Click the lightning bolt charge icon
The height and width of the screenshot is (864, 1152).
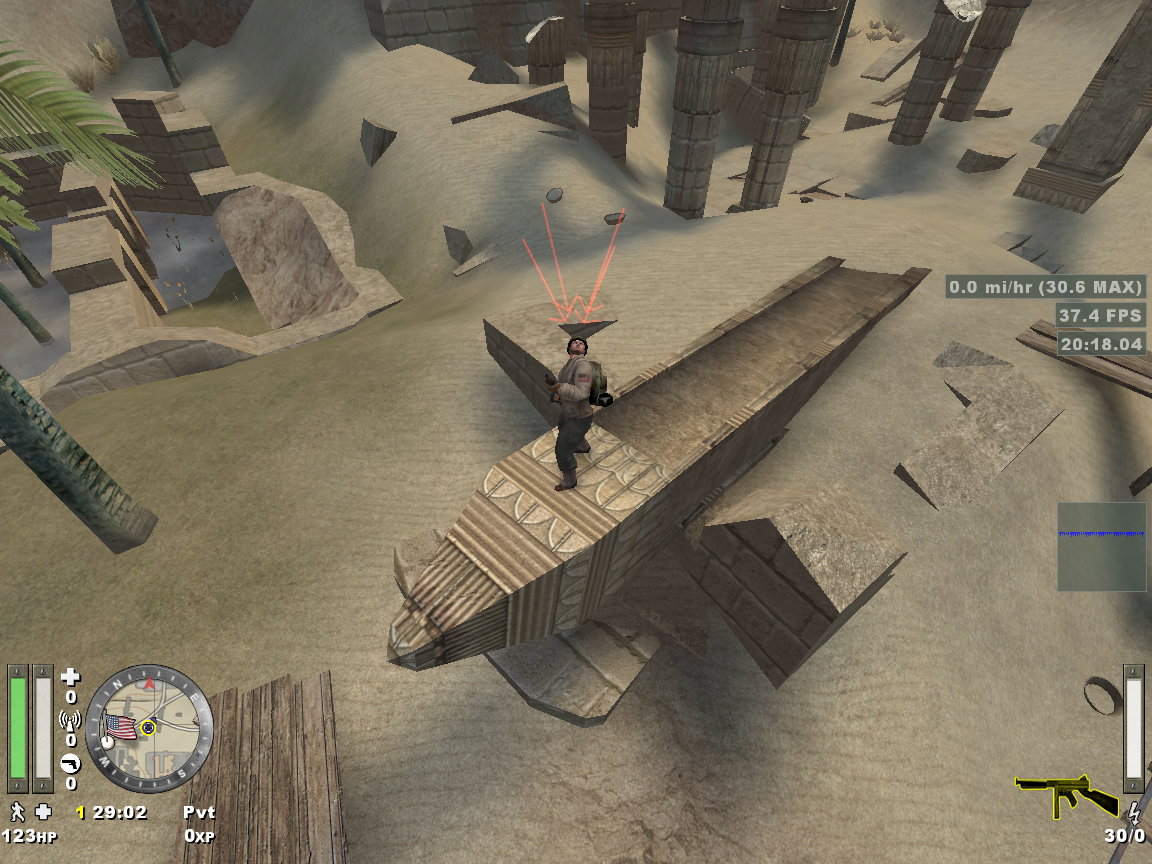[1133, 811]
